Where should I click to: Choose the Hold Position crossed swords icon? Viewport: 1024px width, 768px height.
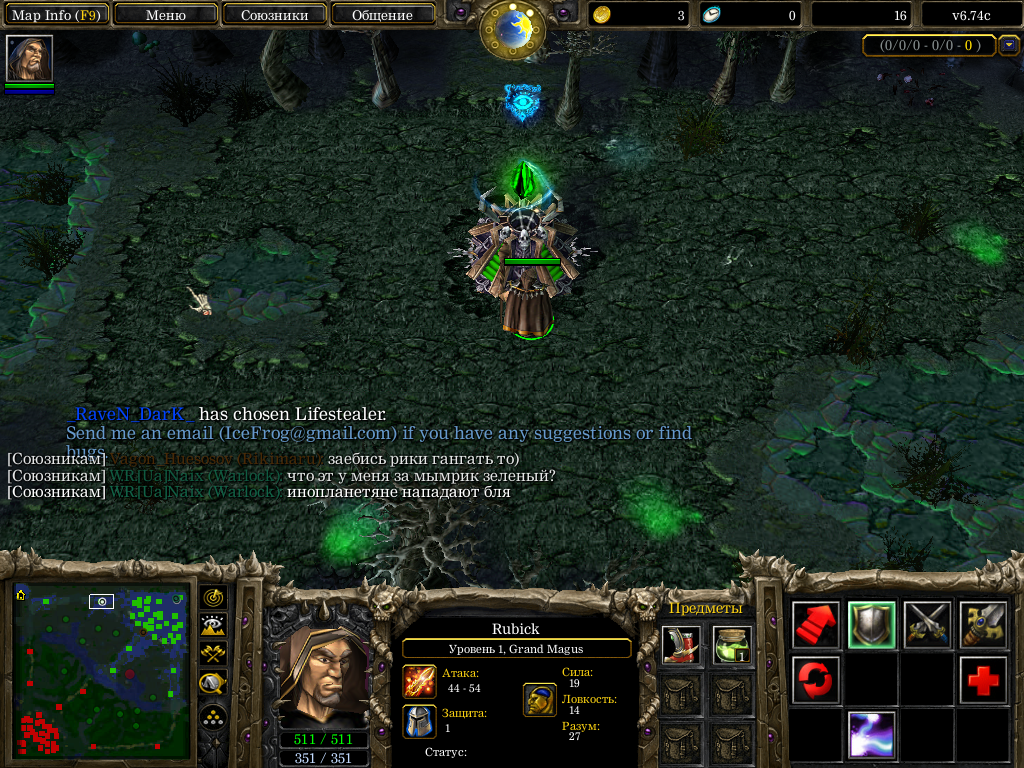927,625
